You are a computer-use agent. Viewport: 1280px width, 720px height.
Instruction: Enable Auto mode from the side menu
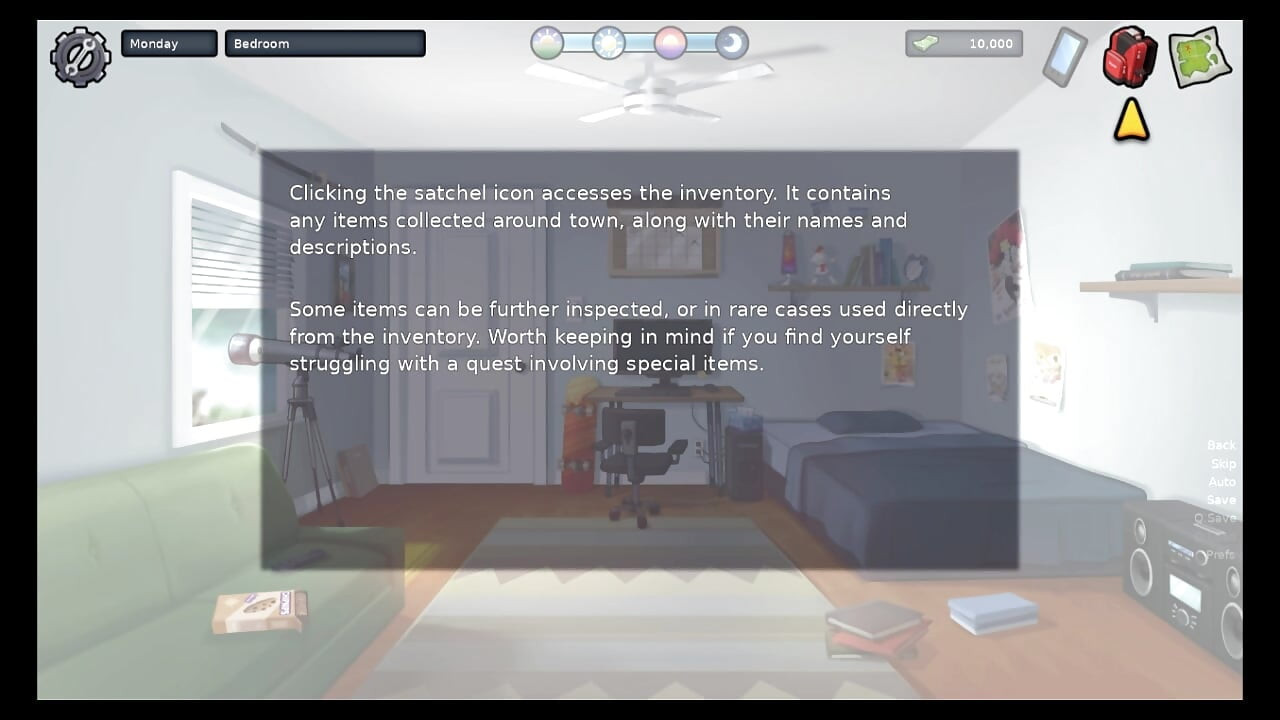1221,481
